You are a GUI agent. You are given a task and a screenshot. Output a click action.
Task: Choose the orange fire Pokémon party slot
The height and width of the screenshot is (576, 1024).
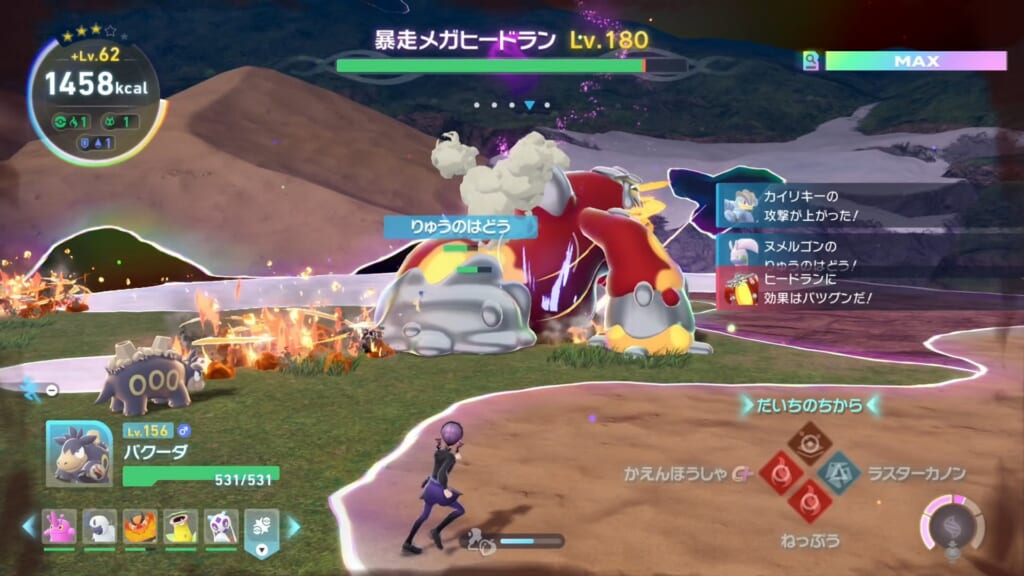(139, 526)
